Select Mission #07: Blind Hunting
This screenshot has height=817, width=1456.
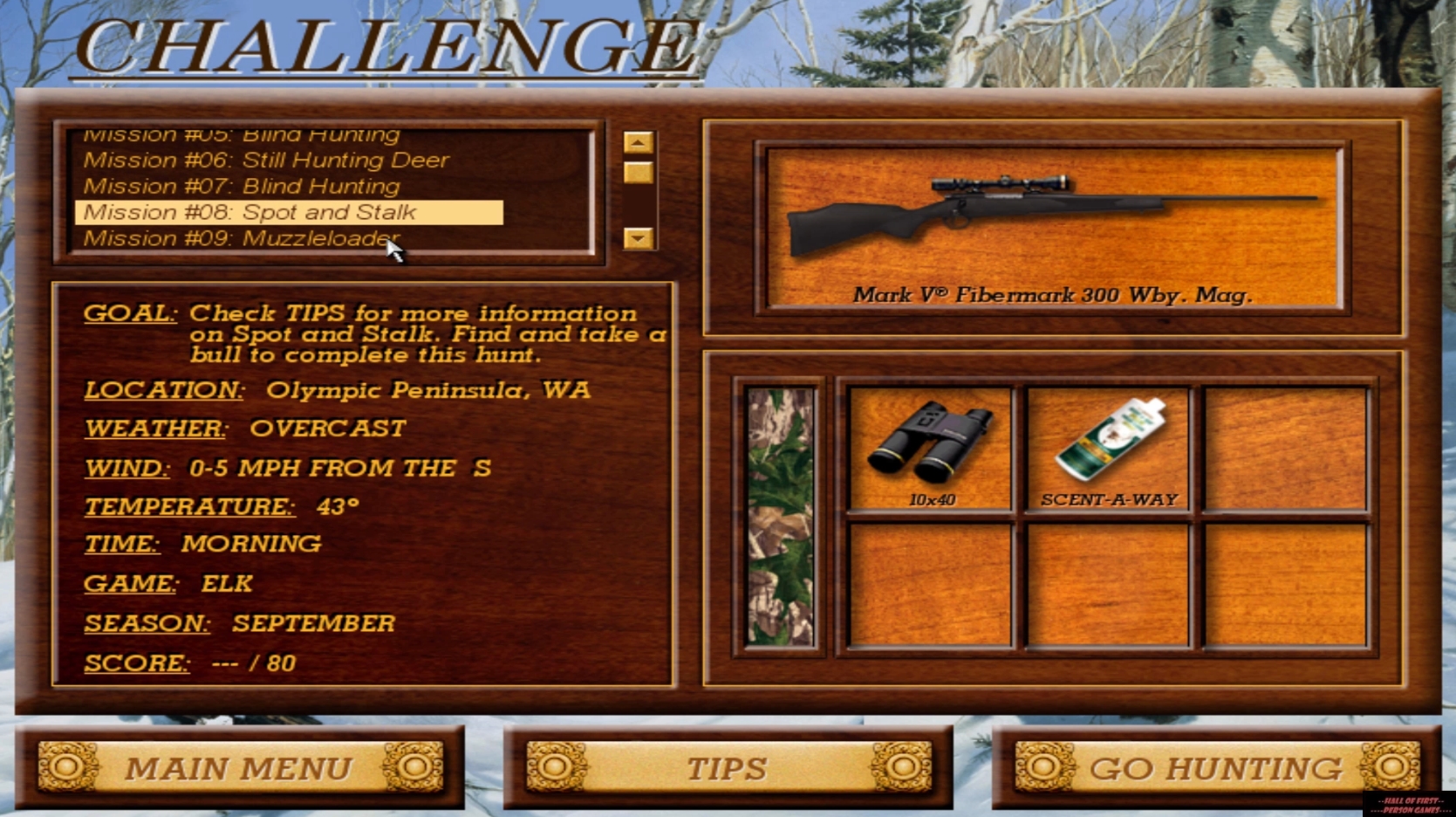240,186
